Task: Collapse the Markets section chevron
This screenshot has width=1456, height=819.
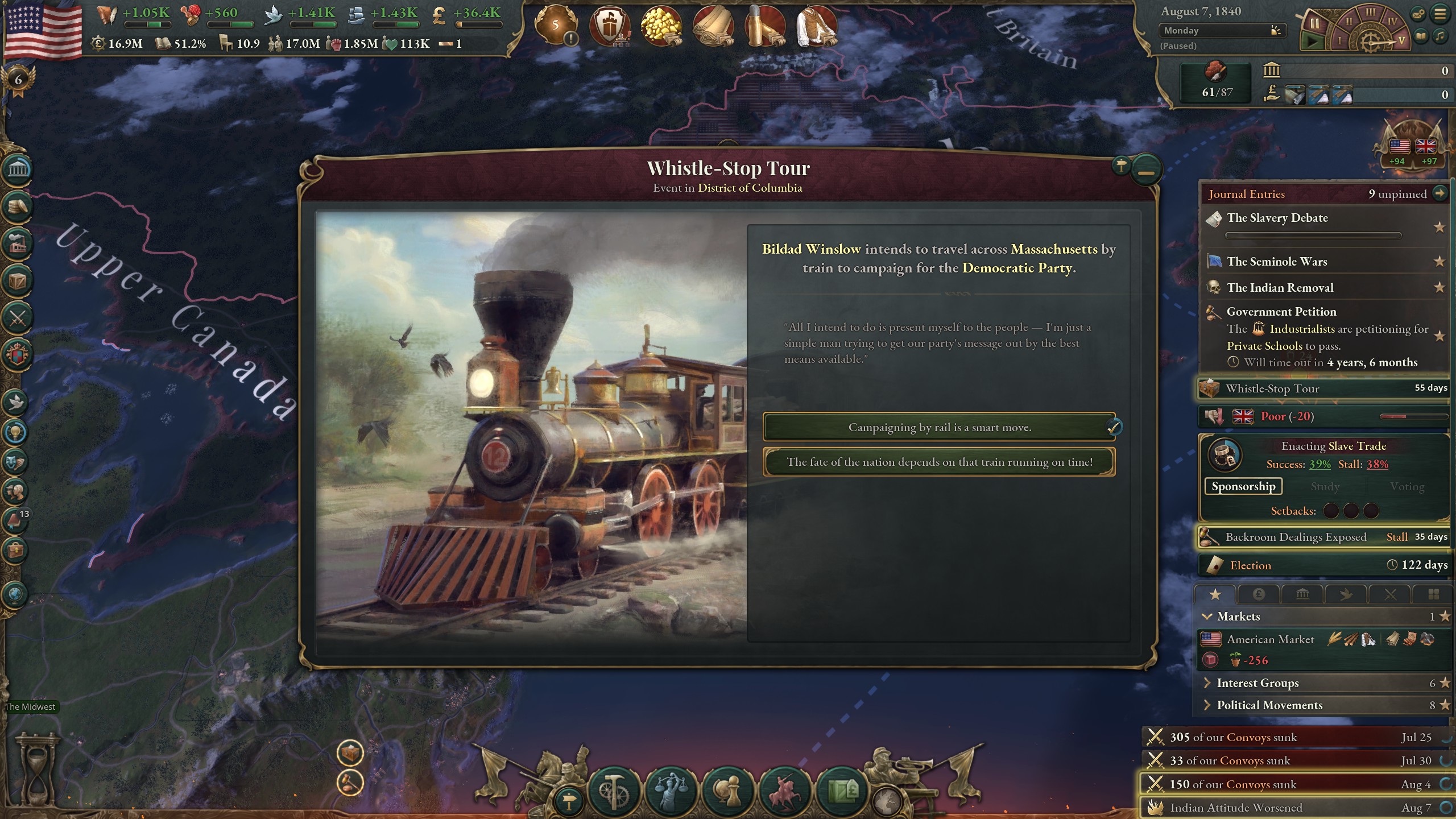Action: point(1207,616)
